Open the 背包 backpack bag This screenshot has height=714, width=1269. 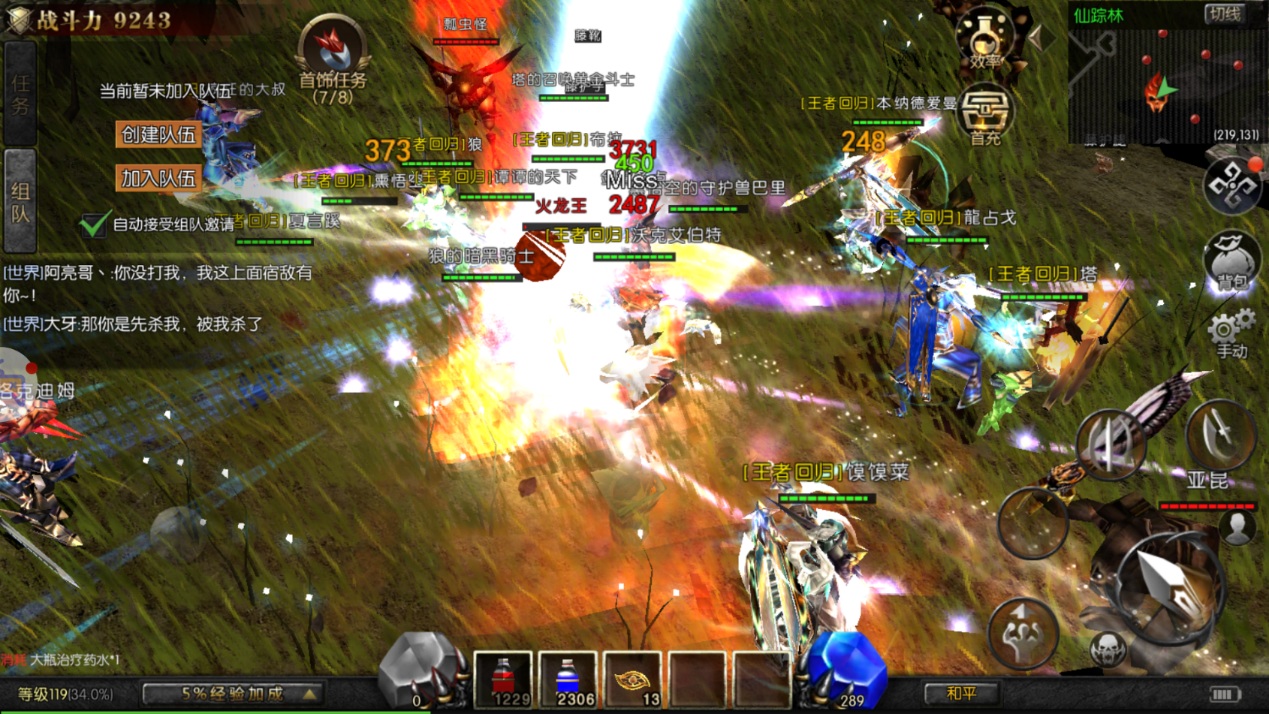pos(1233,262)
